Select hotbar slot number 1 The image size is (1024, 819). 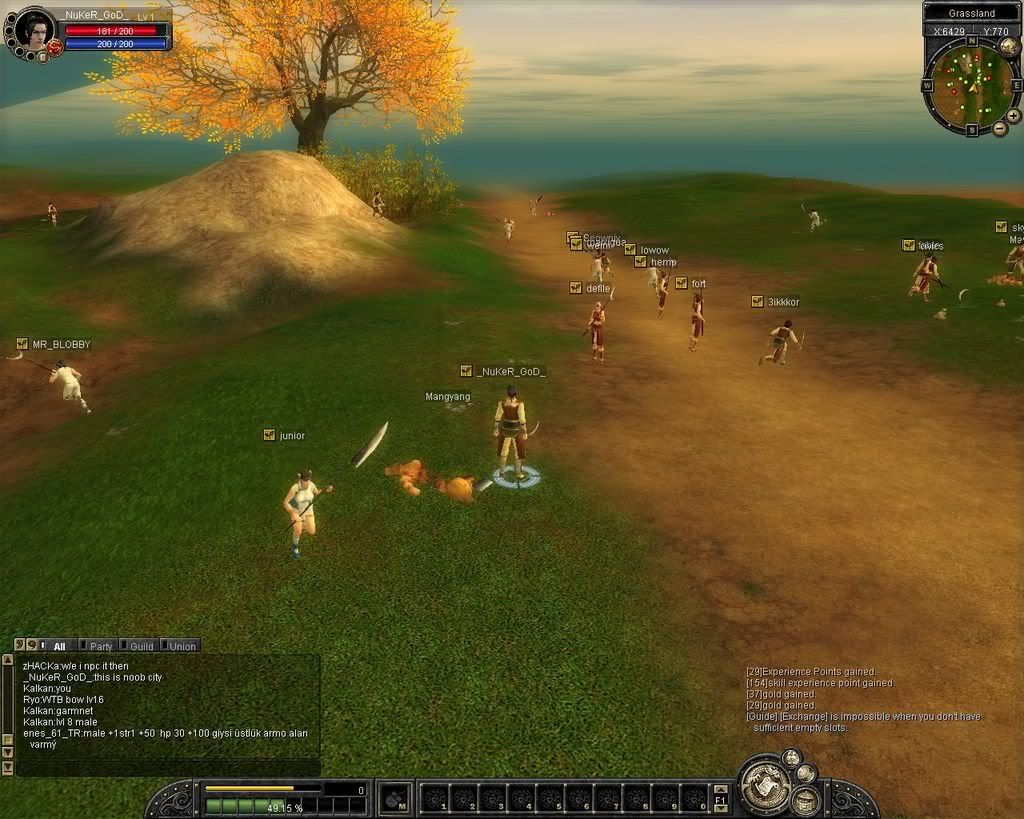[x=435, y=798]
